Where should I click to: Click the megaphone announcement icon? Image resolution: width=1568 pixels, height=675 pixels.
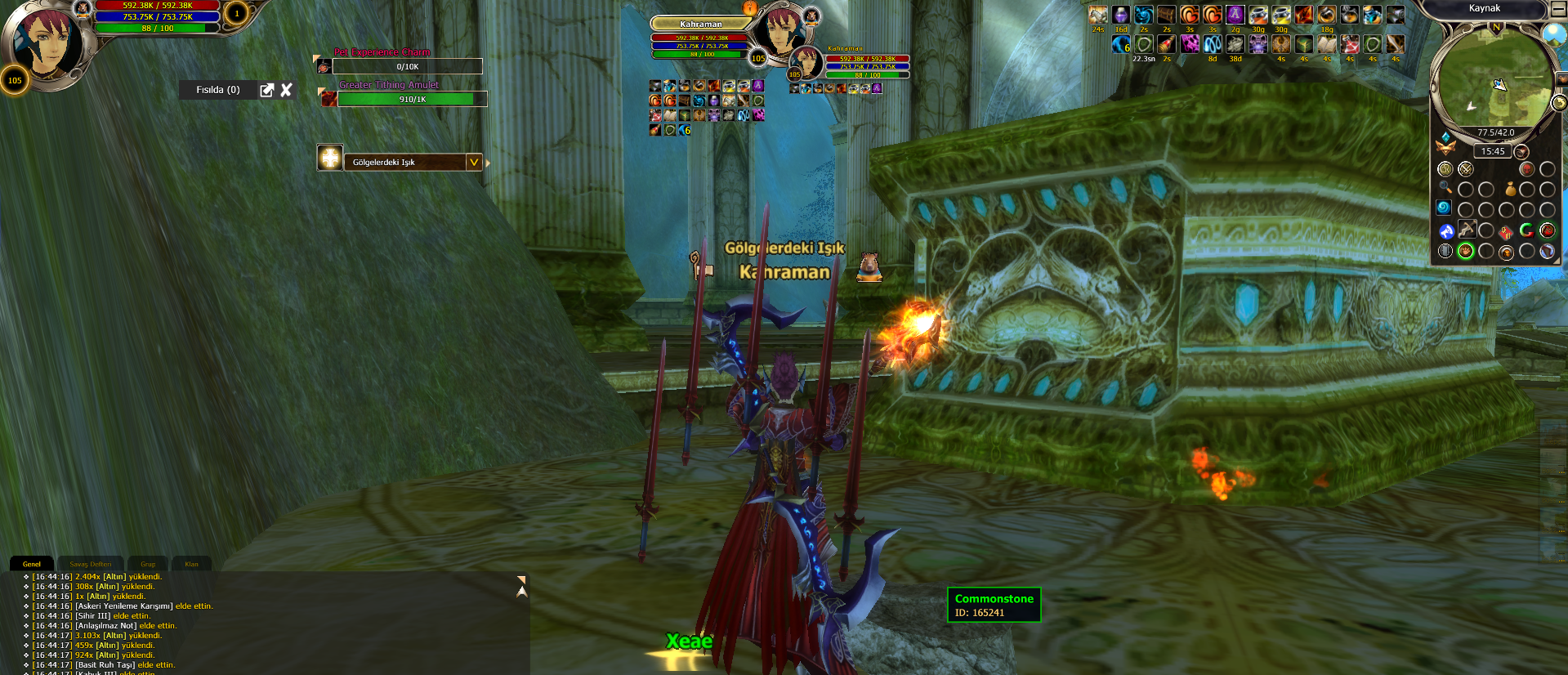pyautogui.click(x=1445, y=231)
